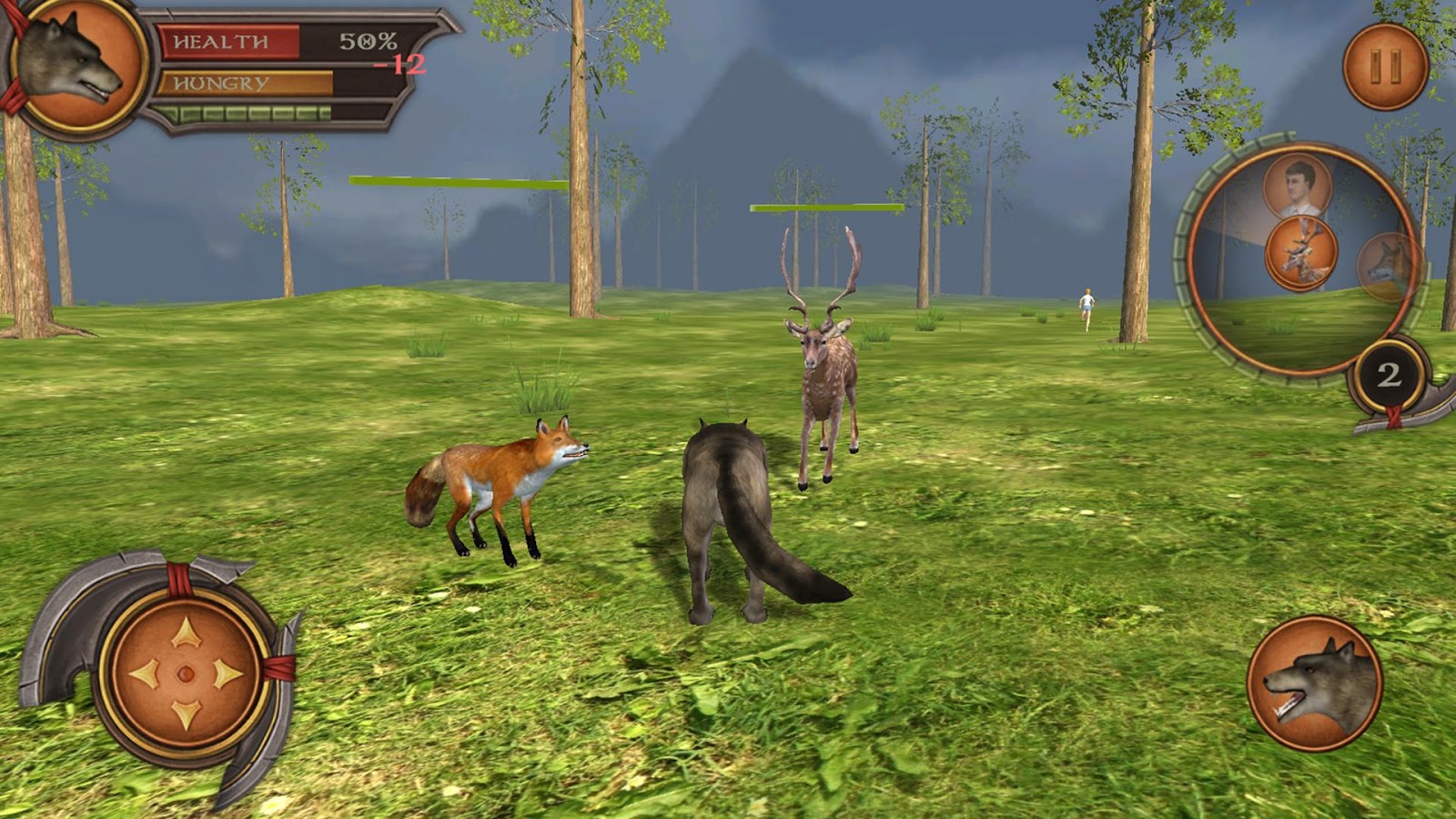Screen dimensions: 1456x819
Task: Tap the wolf bite attack button
Action: click(1315, 683)
